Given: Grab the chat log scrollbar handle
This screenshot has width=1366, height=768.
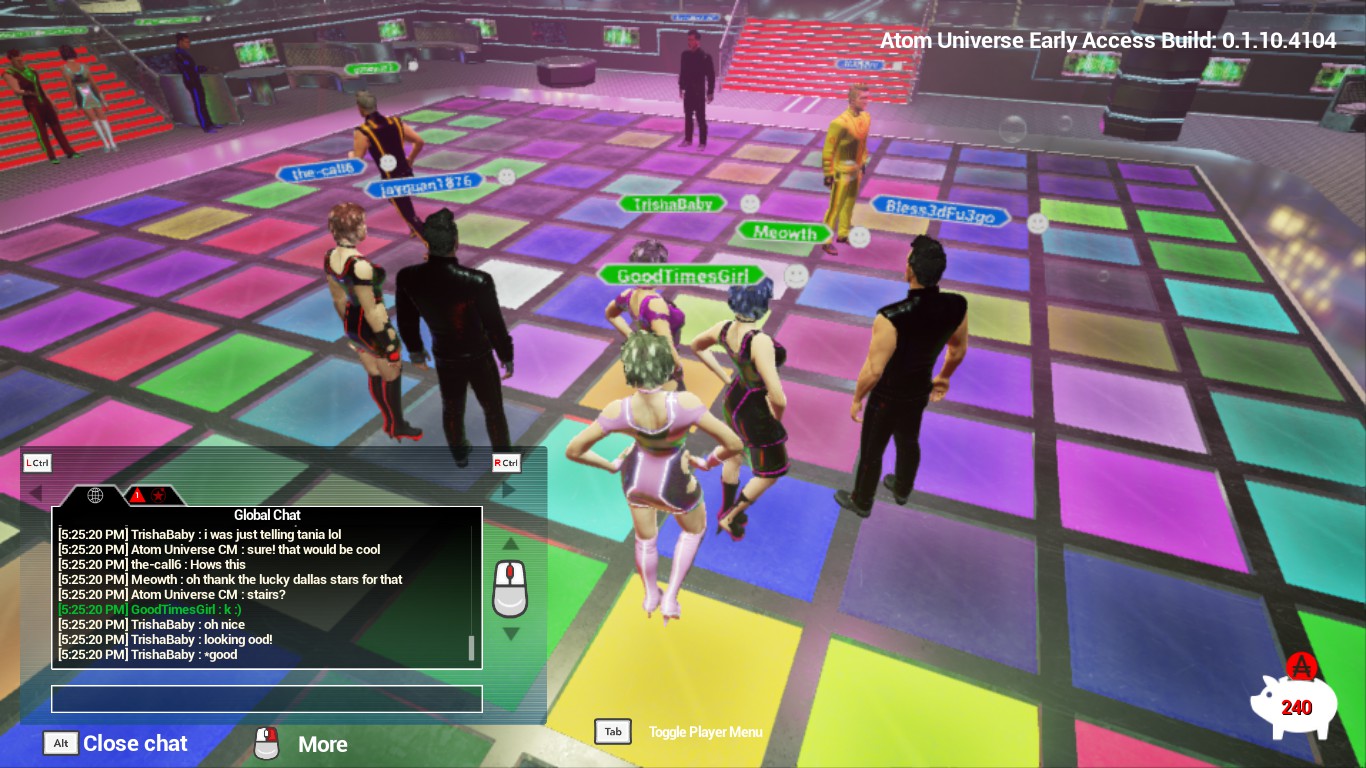Looking at the screenshot, I should (x=471, y=647).
